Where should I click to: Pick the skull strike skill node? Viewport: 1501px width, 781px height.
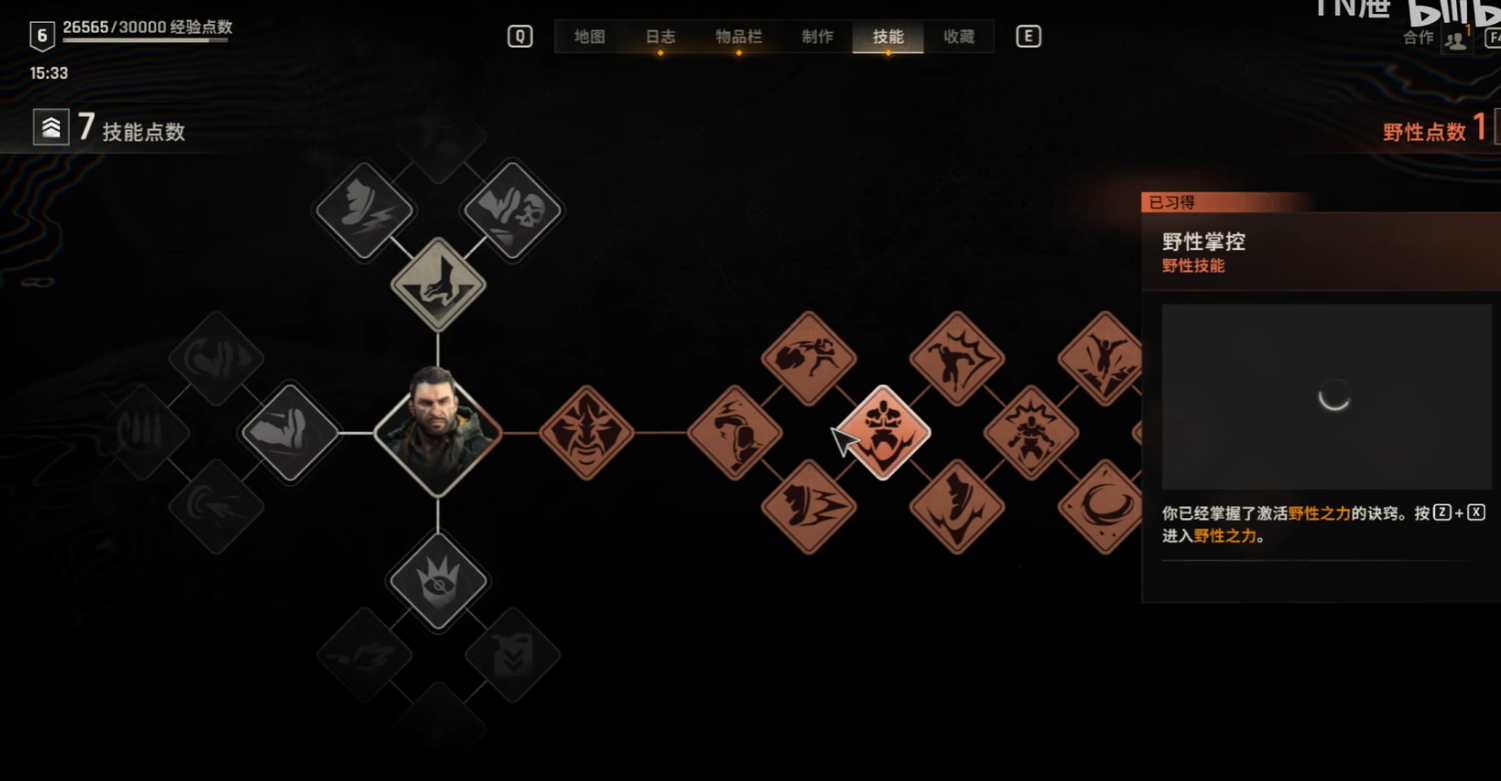[x=513, y=211]
